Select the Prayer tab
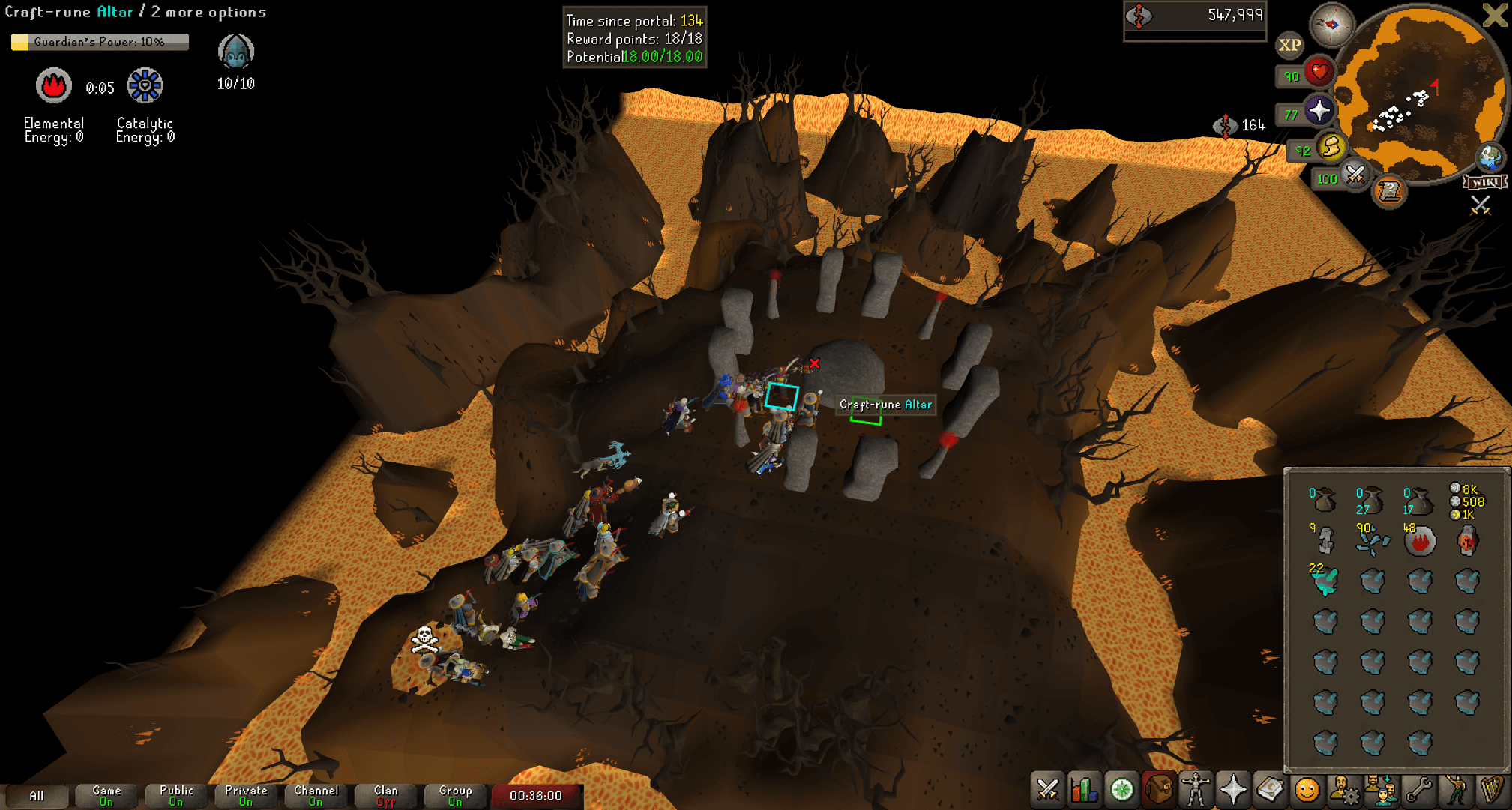Image resolution: width=1512 pixels, height=810 pixels. coord(1233,789)
